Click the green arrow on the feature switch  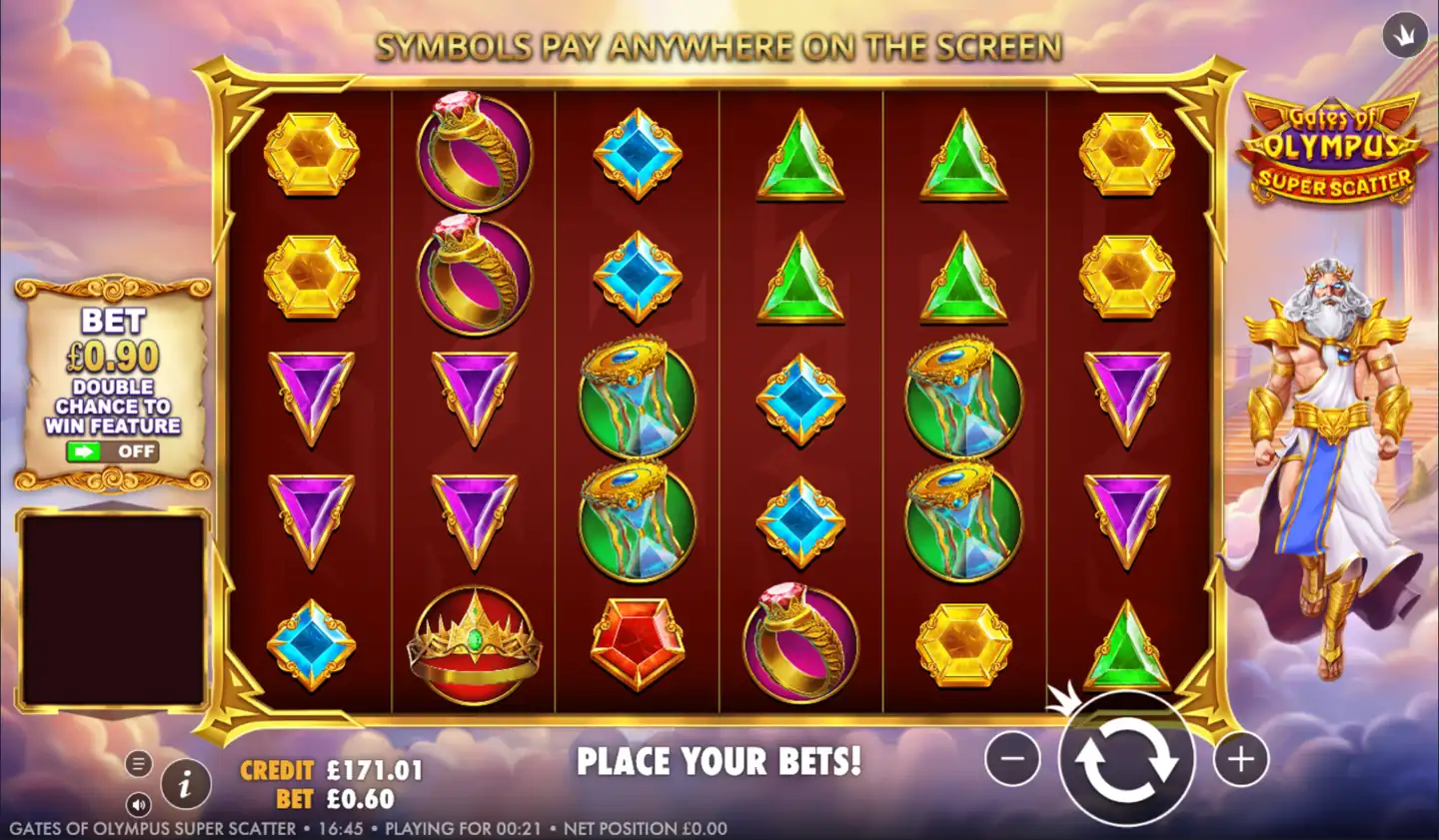pyautogui.click(x=85, y=452)
